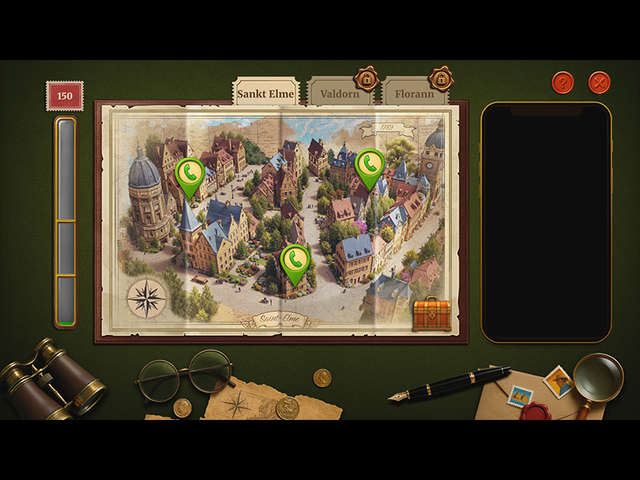
Task: Open the treasure chest on the map corner
Action: tap(432, 314)
